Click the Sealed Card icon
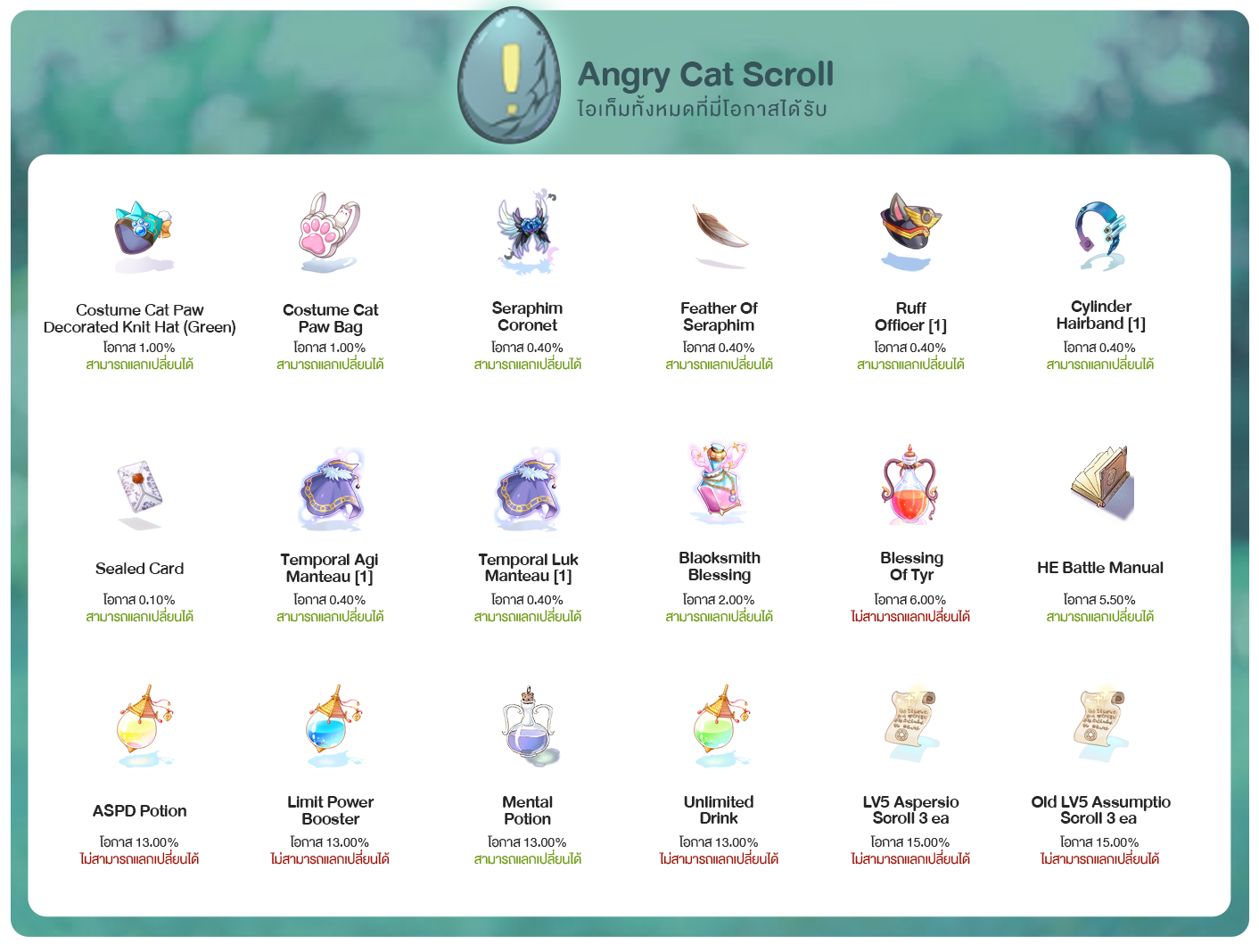Screen dimensions: 1259x952 pos(140,490)
